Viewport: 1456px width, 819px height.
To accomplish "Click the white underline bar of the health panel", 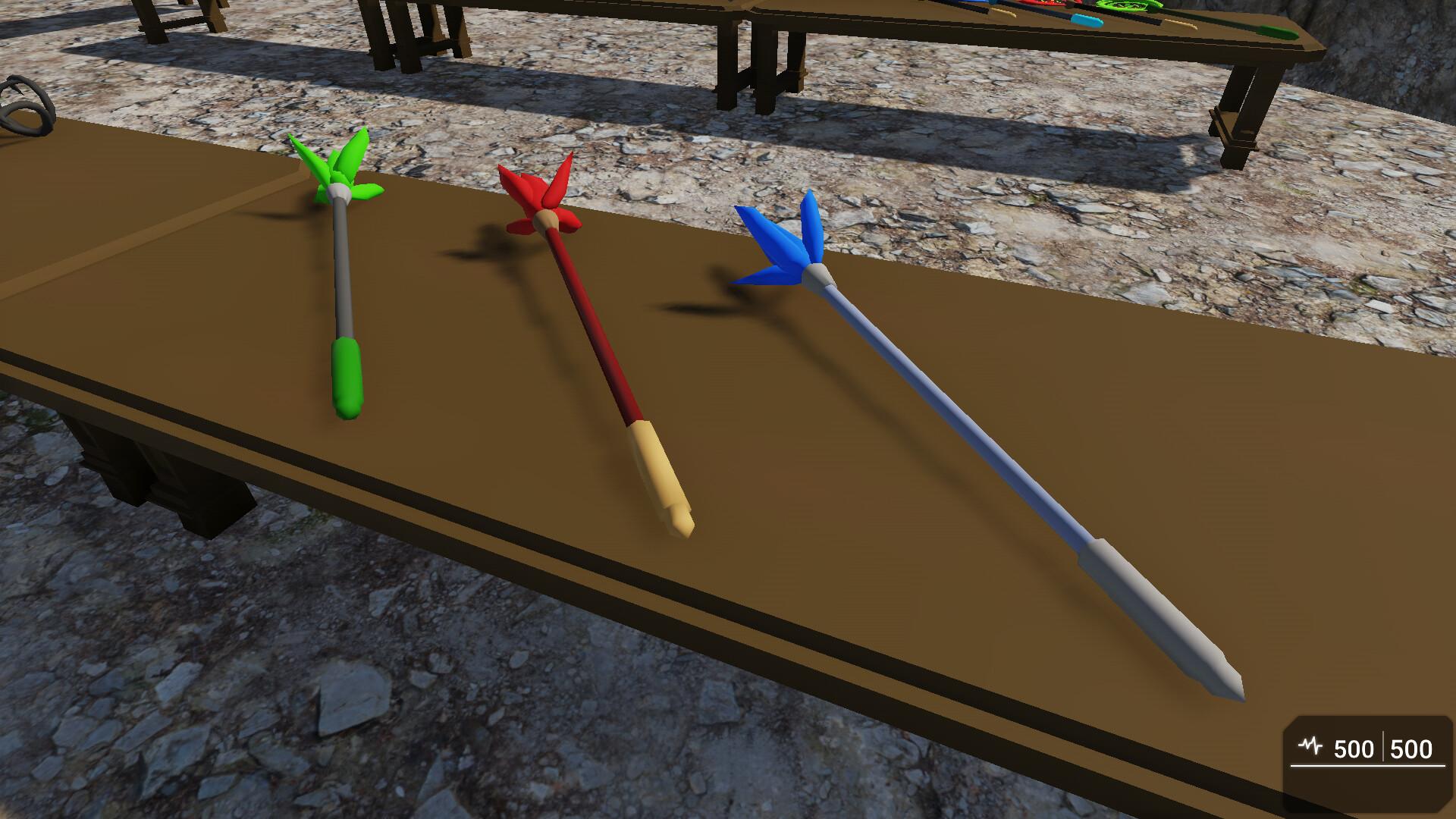I will (1365, 764).
